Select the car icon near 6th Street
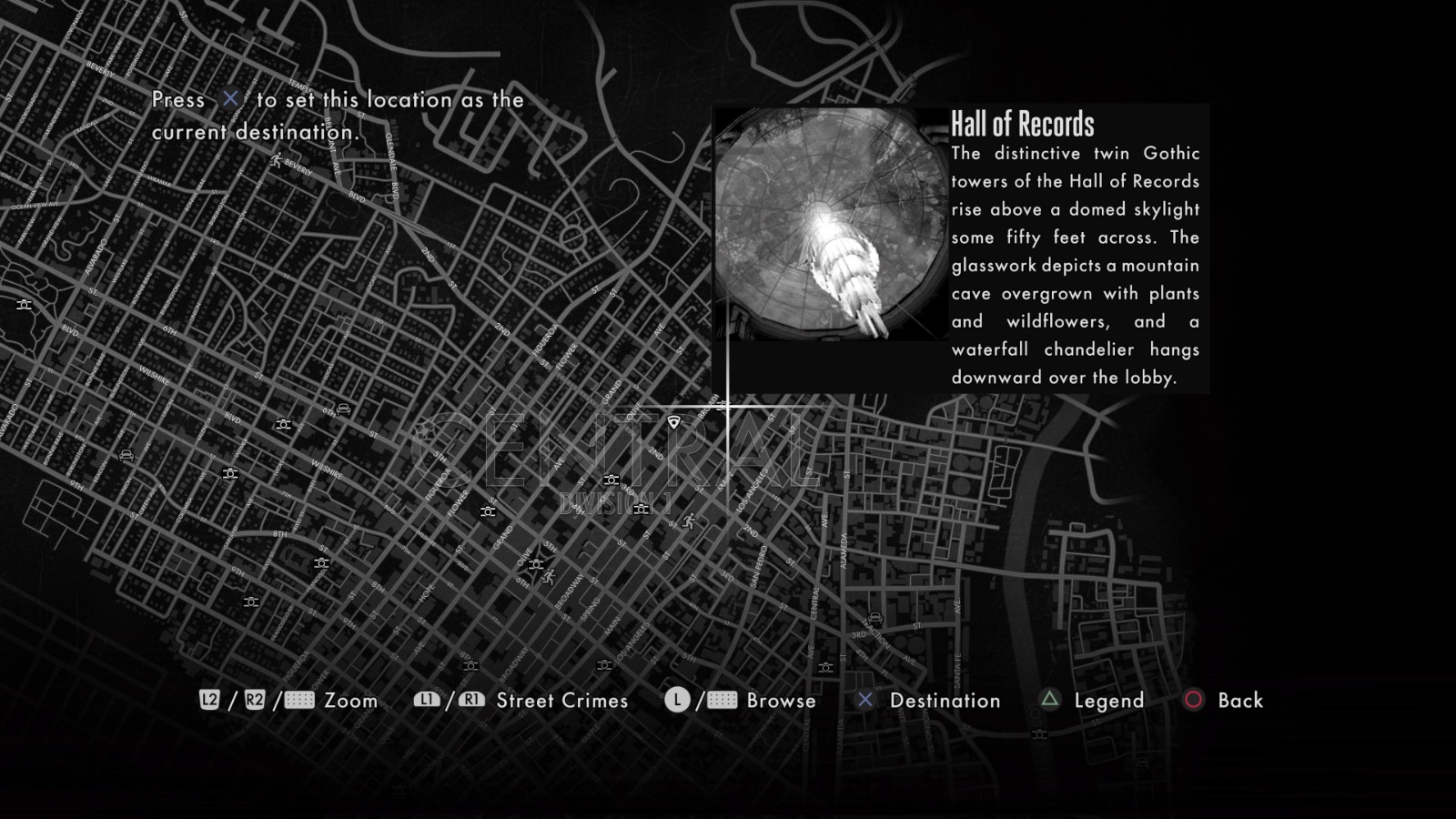 [x=342, y=409]
